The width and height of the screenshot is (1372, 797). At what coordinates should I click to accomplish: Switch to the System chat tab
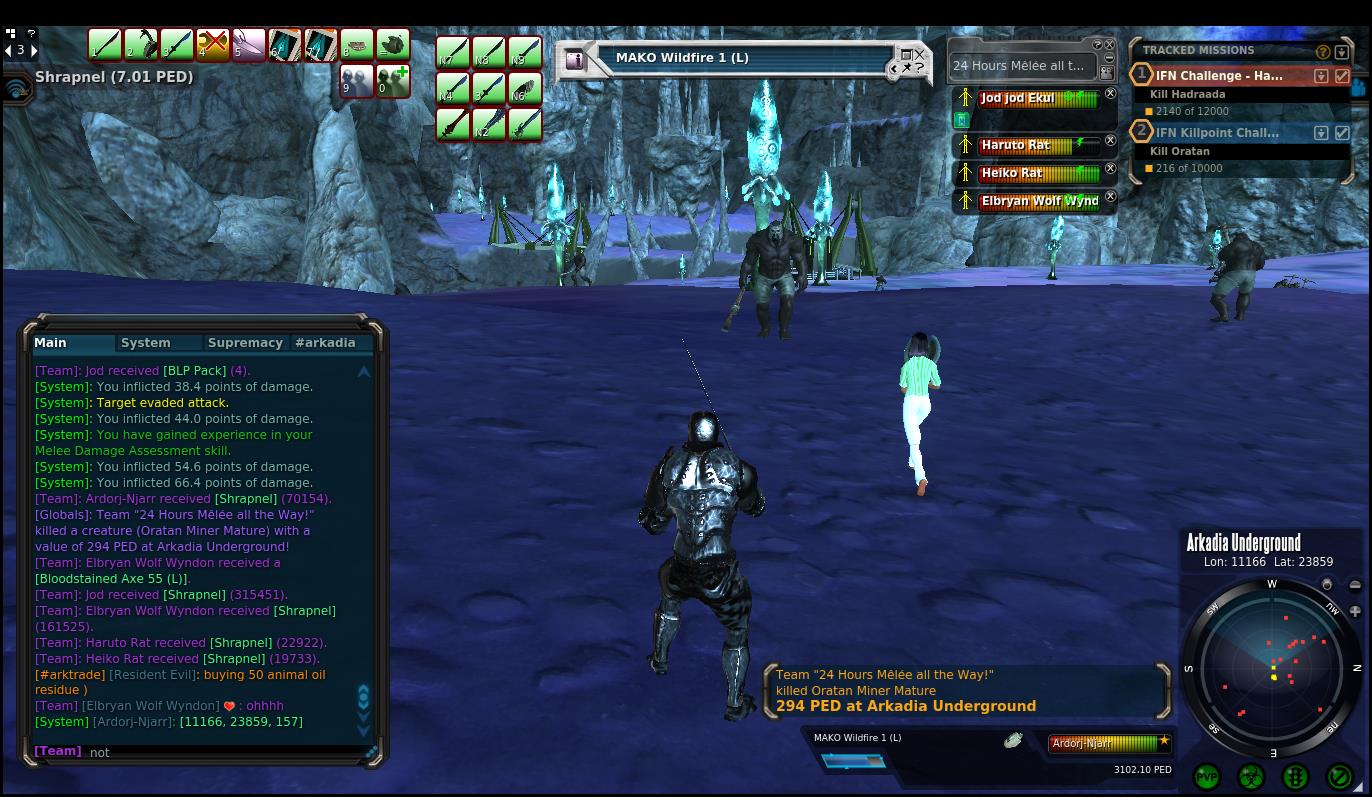tap(146, 343)
